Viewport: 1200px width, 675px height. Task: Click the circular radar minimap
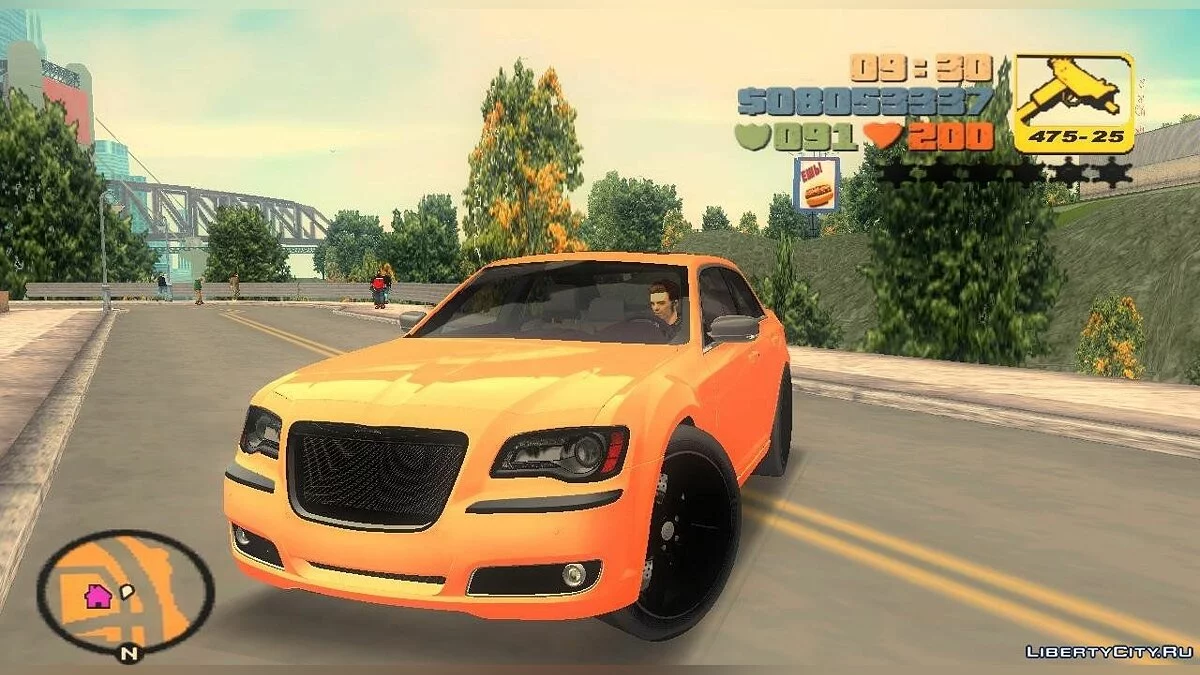tap(126, 592)
